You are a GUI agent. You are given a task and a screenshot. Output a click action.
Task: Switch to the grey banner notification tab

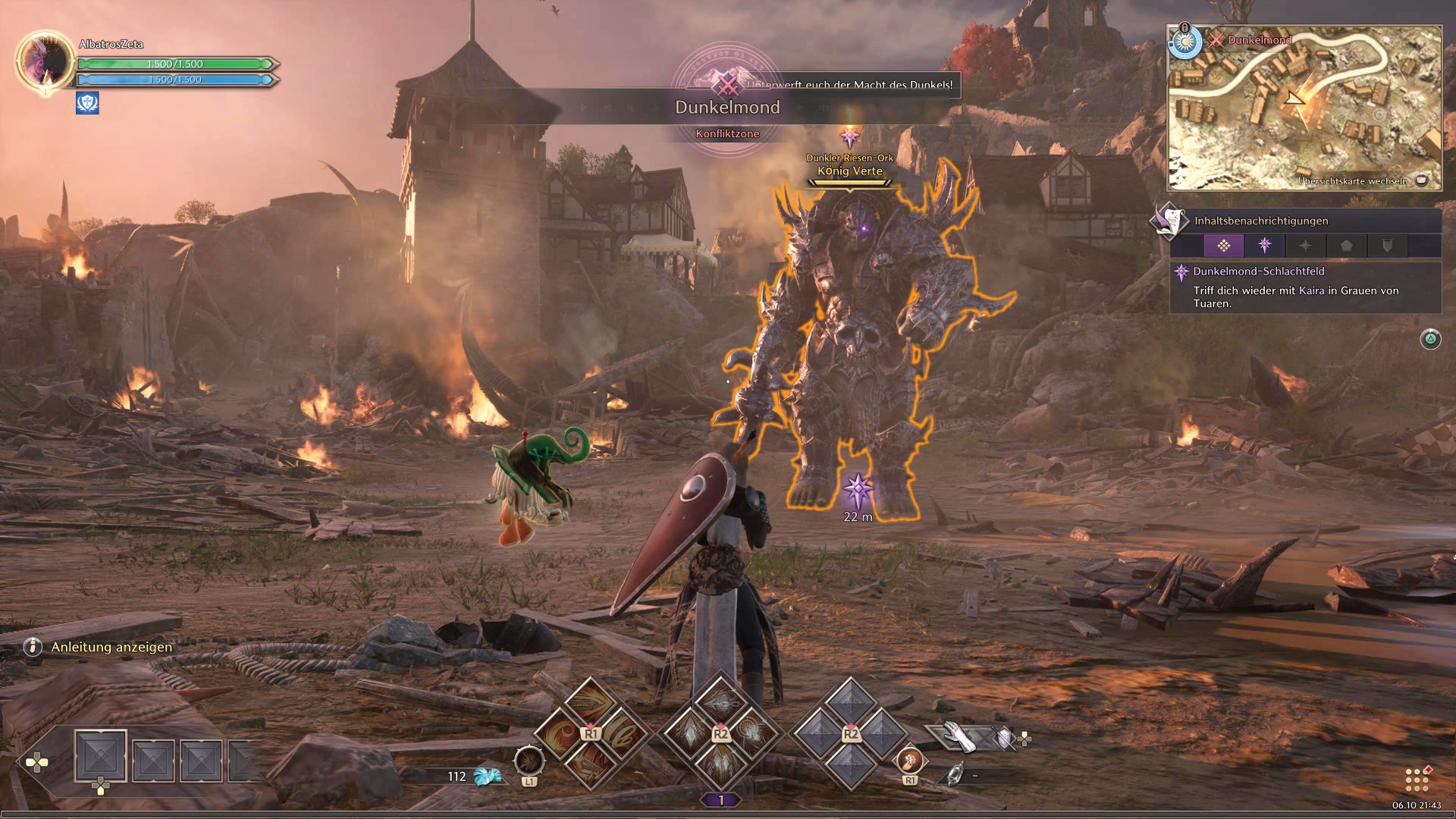click(x=1387, y=246)
